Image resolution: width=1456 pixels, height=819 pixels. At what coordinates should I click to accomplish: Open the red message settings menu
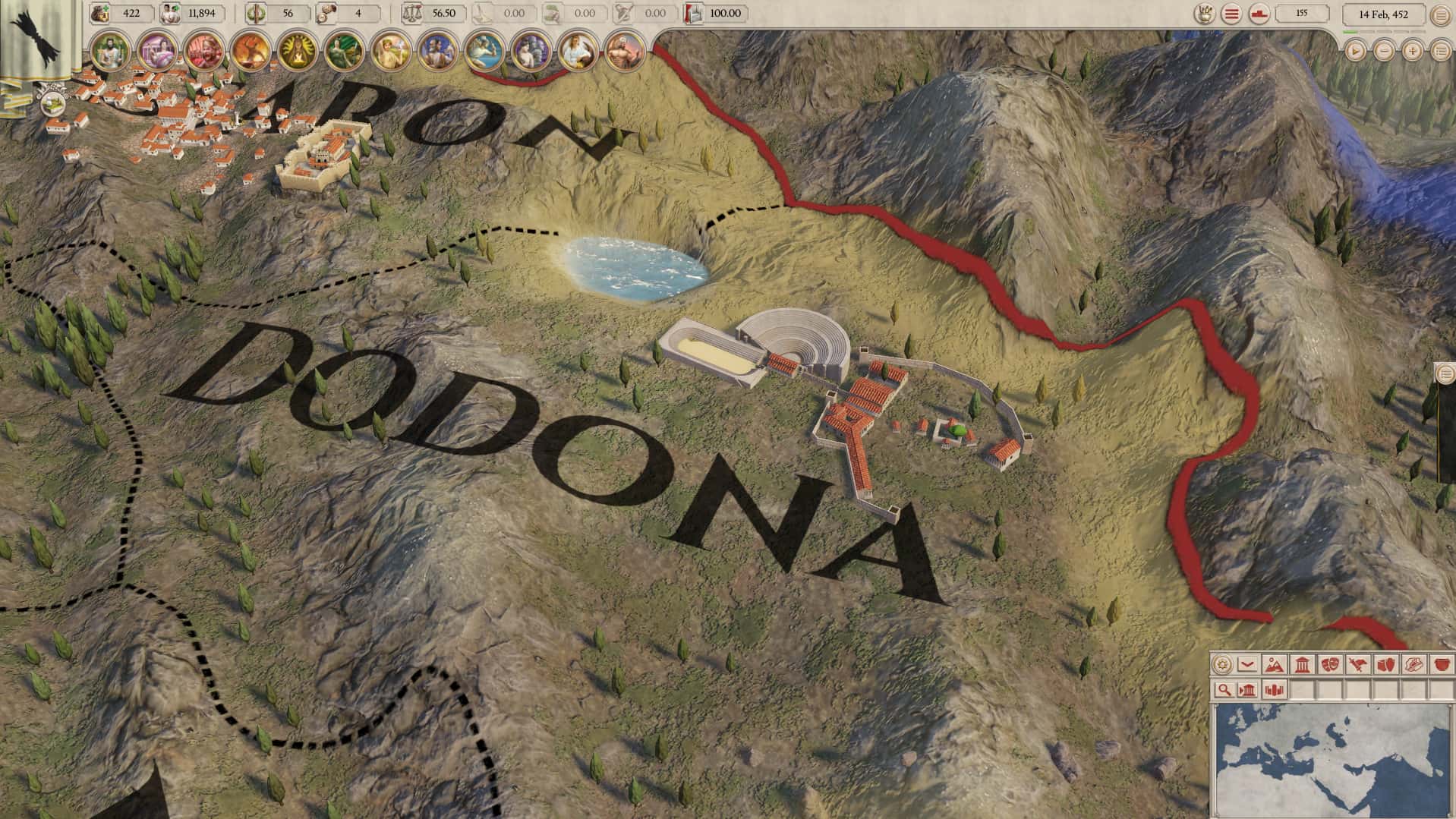point(1259,14)
